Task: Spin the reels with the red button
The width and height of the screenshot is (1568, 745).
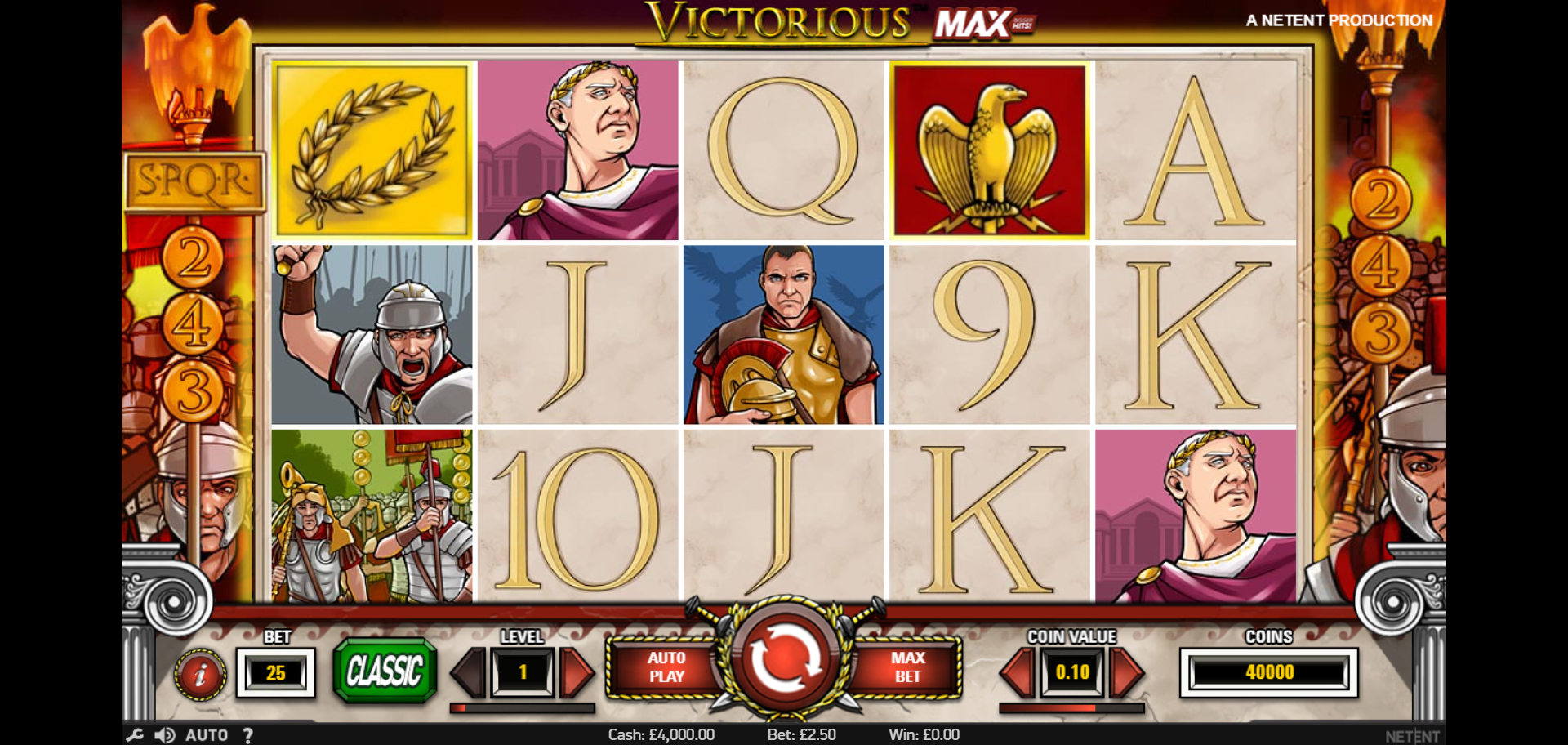Action: click(783, 658)
